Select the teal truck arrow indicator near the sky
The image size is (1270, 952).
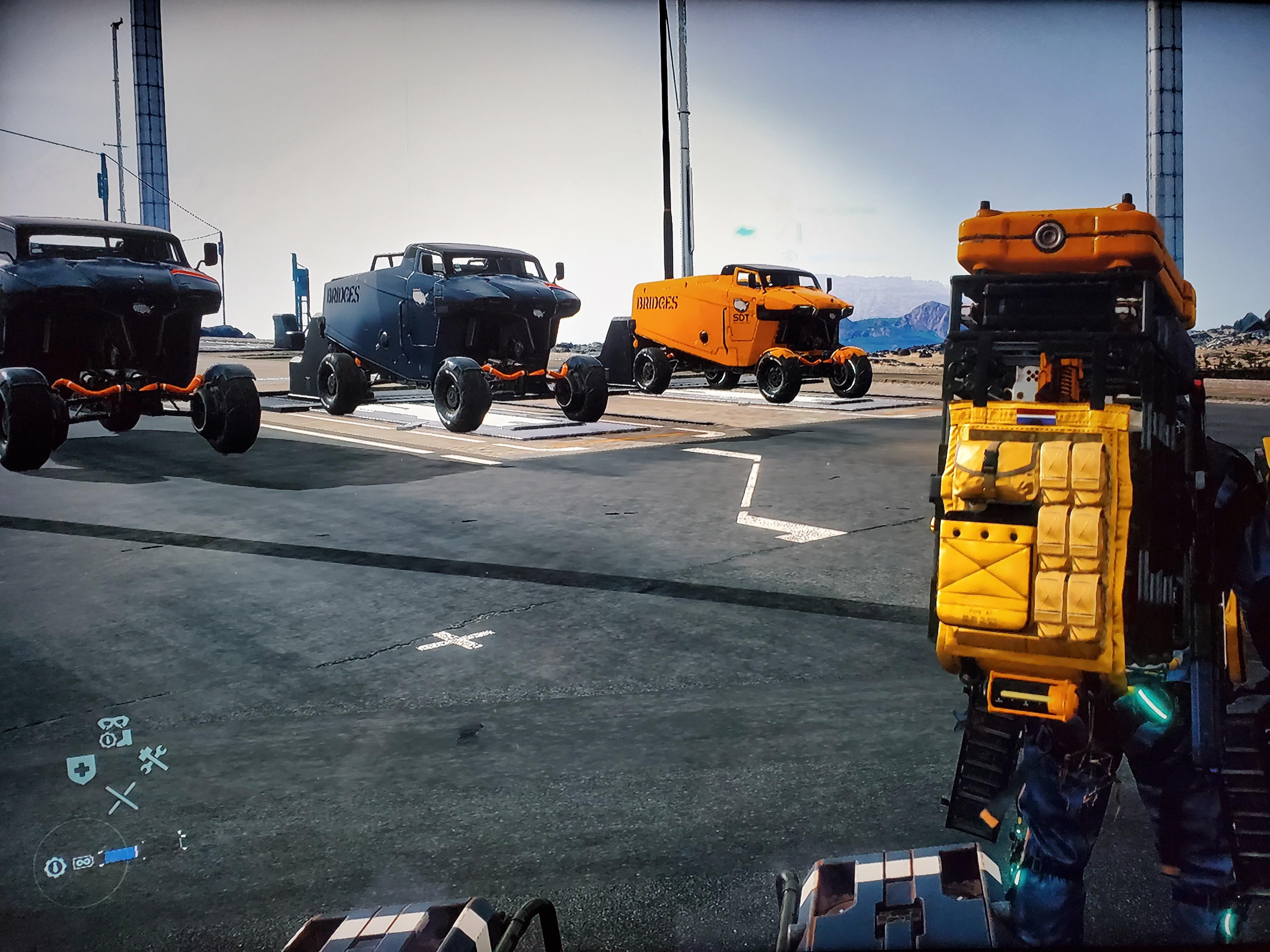pyautogui.click(x=745, y=231)
